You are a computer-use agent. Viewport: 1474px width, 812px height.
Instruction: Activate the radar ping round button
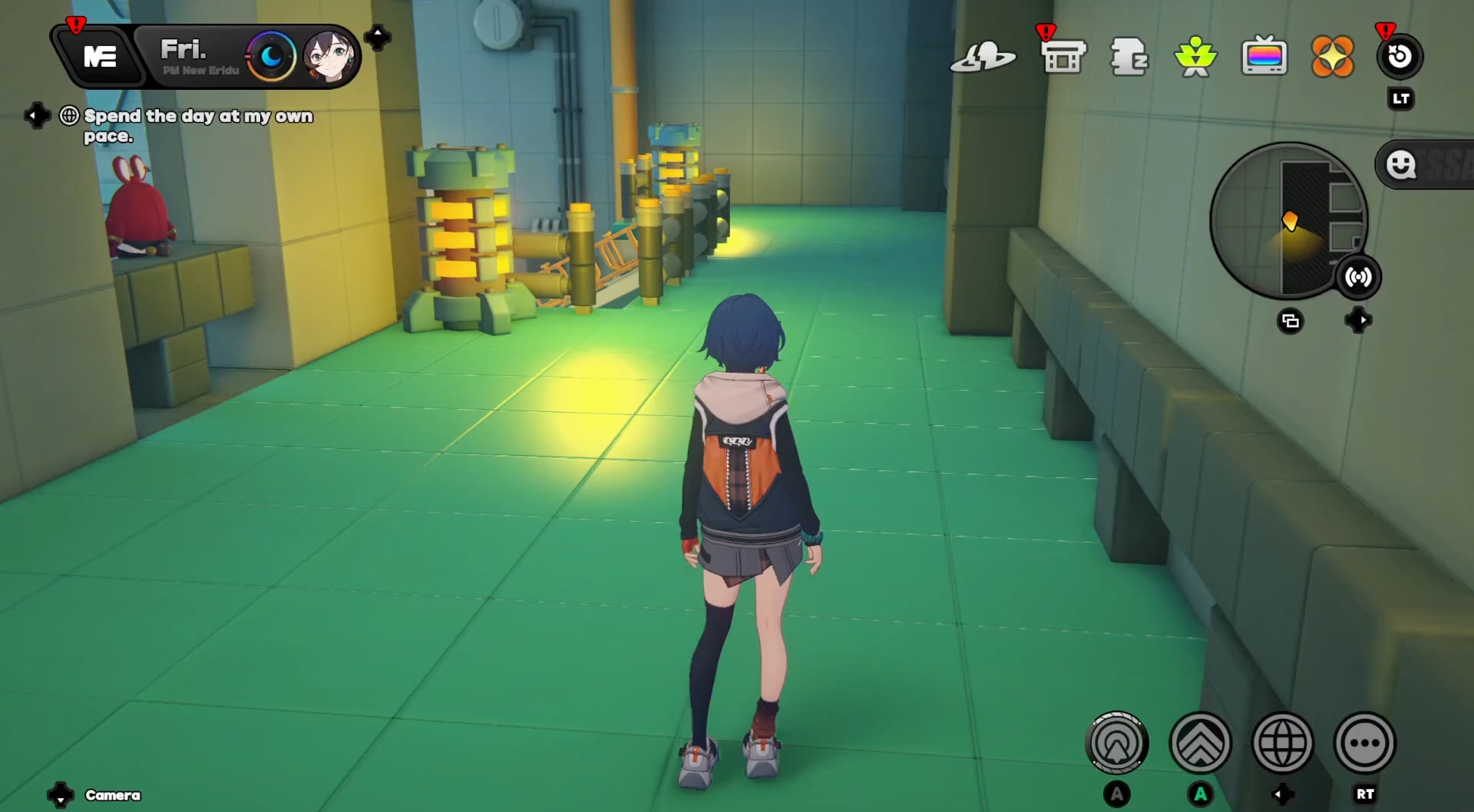[x=1117, y=743]
